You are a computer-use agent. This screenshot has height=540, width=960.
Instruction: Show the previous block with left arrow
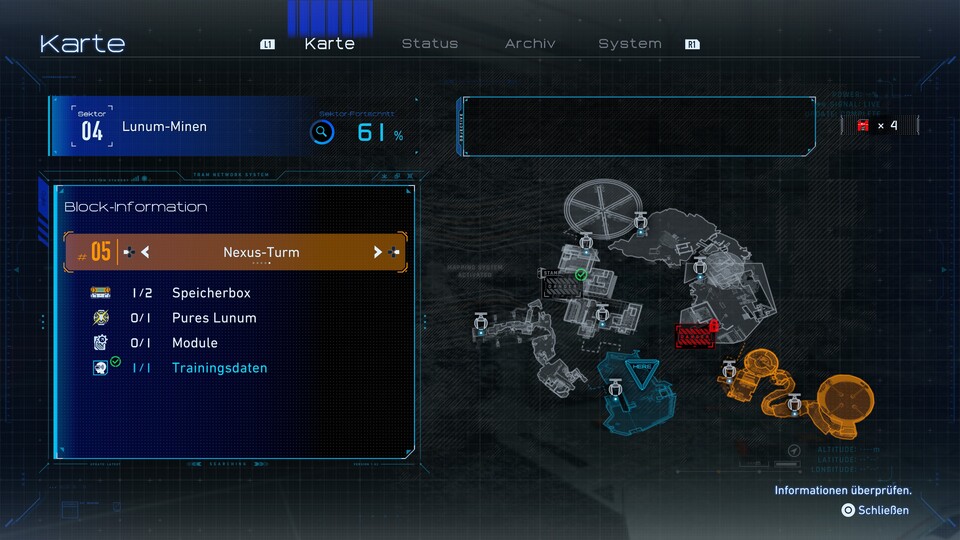pos(145,253)
